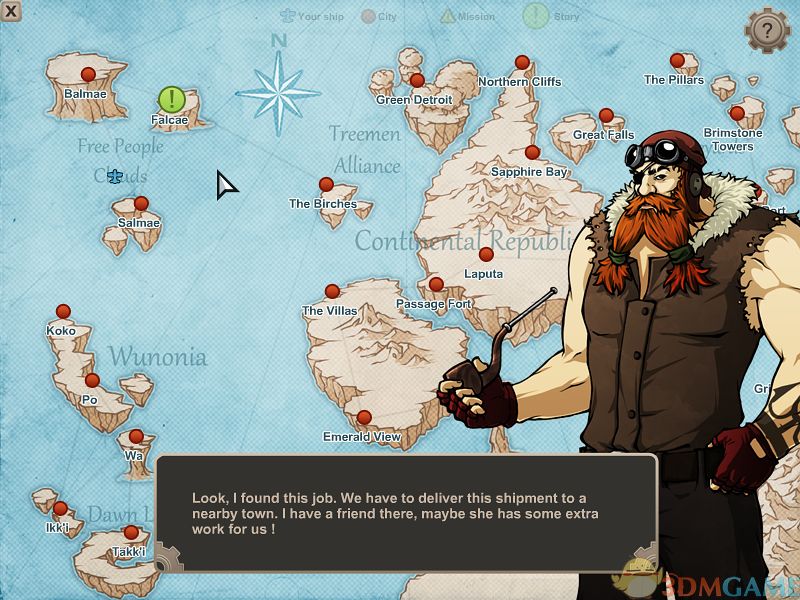This screenshot has width=800, height=600.
Task: Choose the Emerald View city marker
Action: pyautogui.click(x=364, y=417)
